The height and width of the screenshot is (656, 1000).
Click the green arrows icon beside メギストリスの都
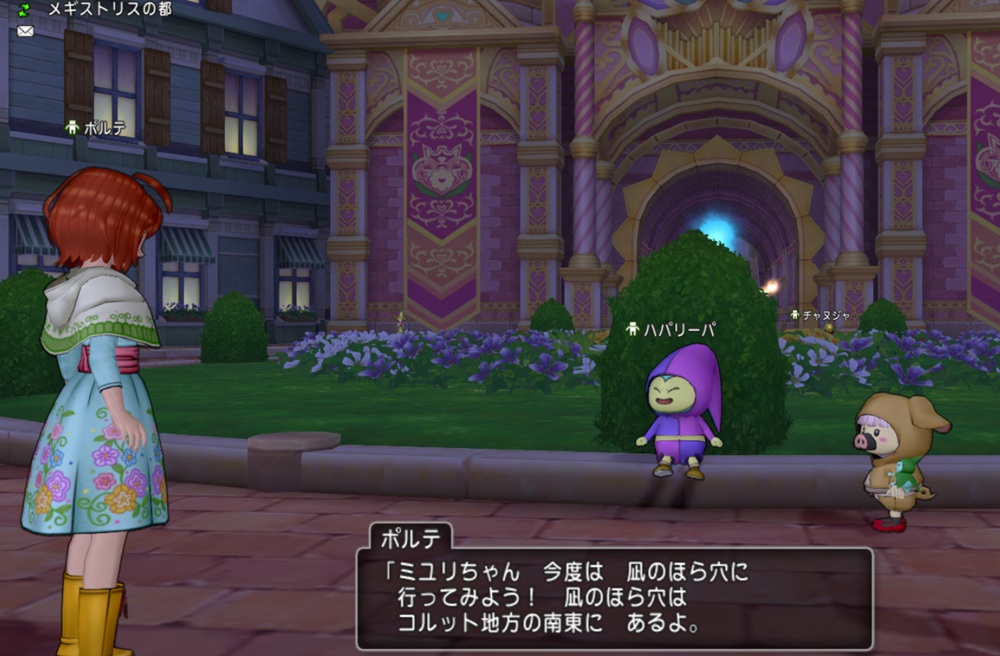click(25, 9)
